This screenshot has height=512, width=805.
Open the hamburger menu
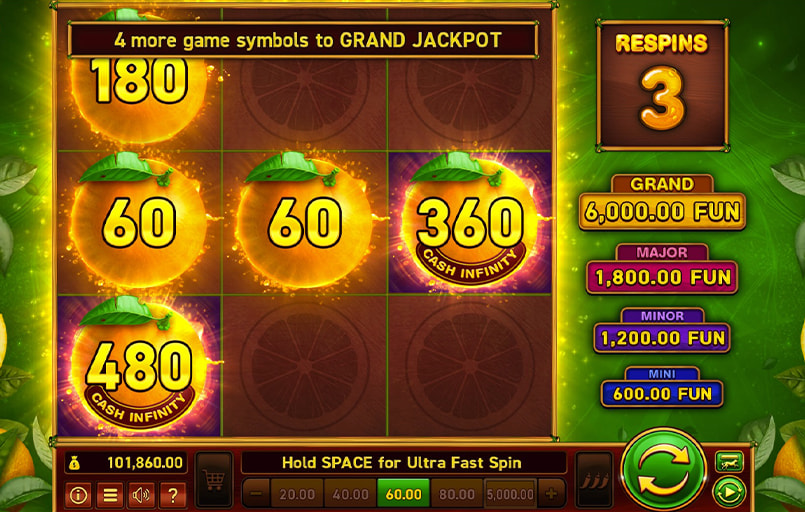point(109,494)
